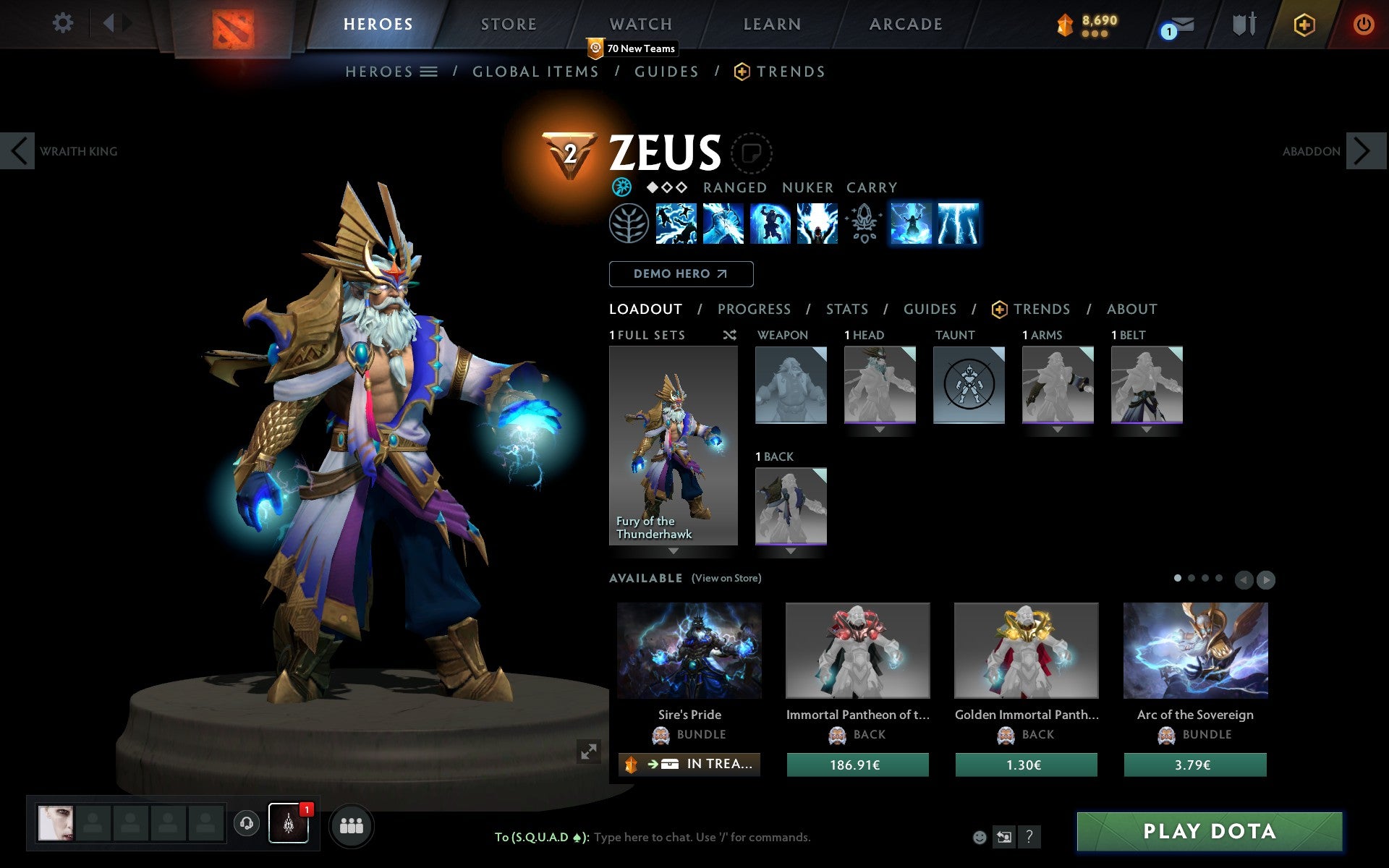1389x868 pixels.
Task: Open the About tab
Action: click(1131, 310)
